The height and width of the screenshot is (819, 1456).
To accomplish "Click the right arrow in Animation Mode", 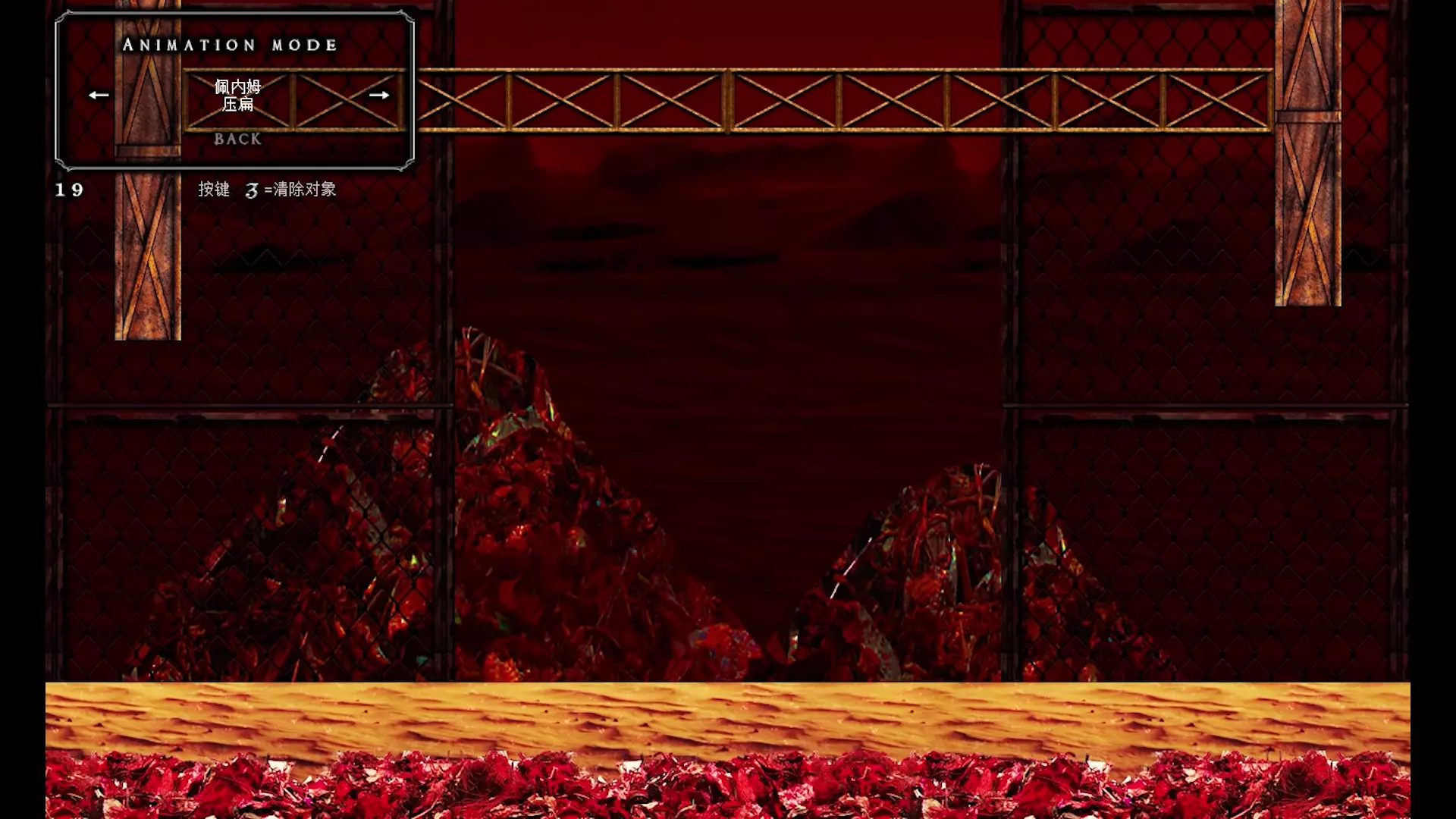I will (379, 95).
